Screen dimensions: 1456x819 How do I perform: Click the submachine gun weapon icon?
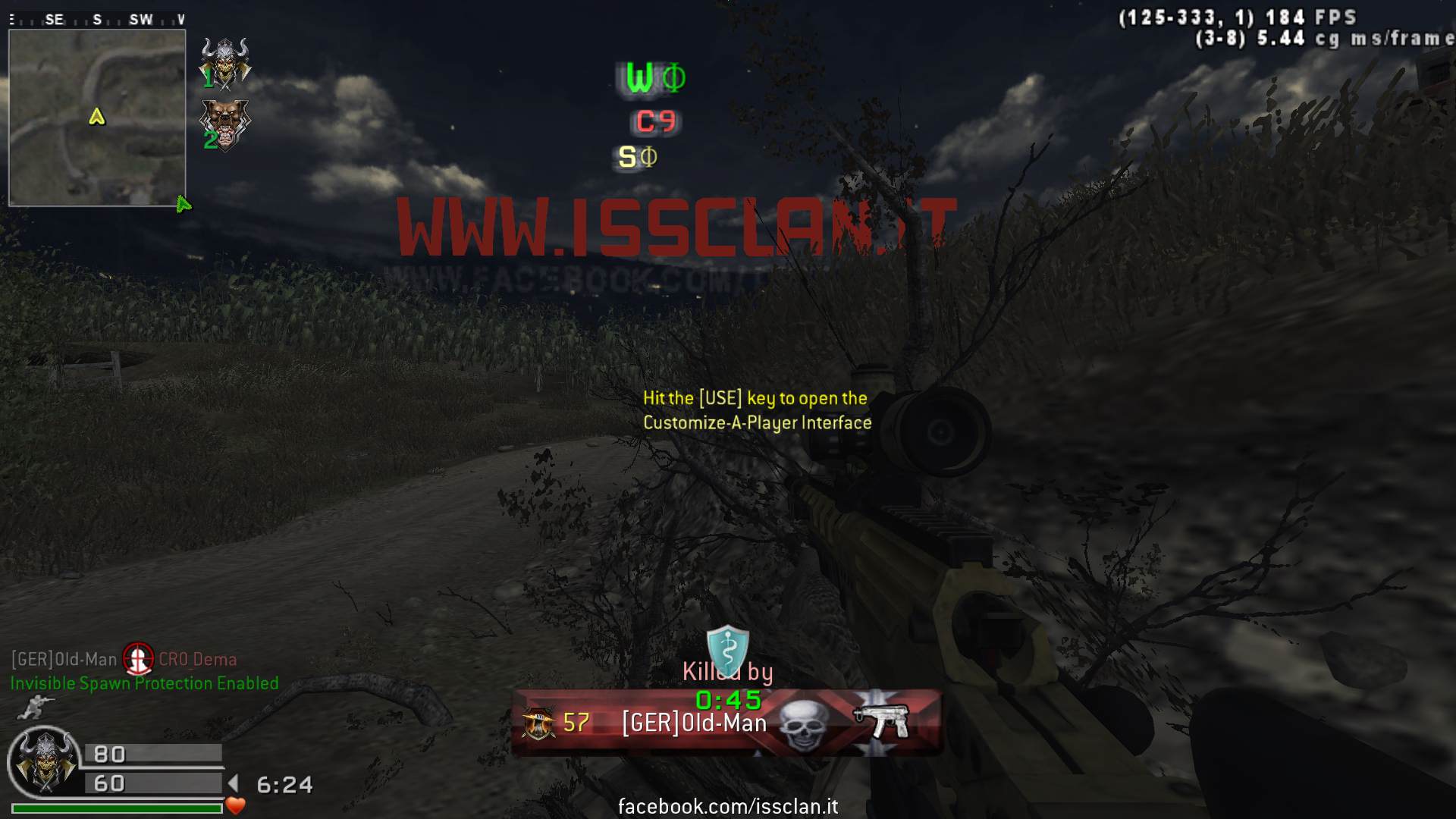[x=881, y=721]
